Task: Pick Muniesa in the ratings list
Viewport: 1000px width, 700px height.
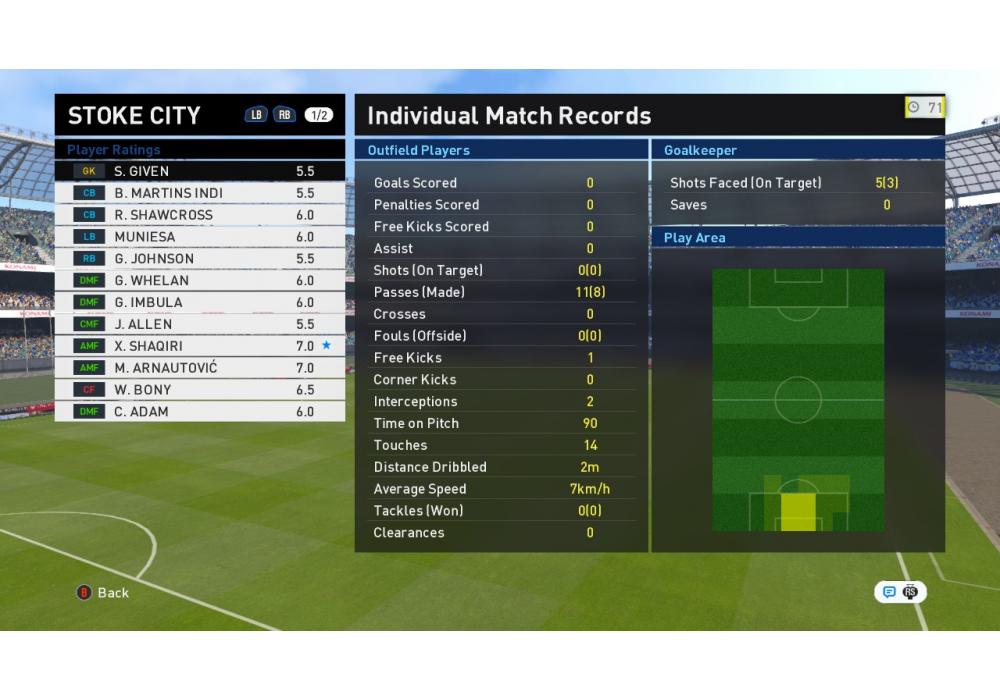Action: (200, 237)
